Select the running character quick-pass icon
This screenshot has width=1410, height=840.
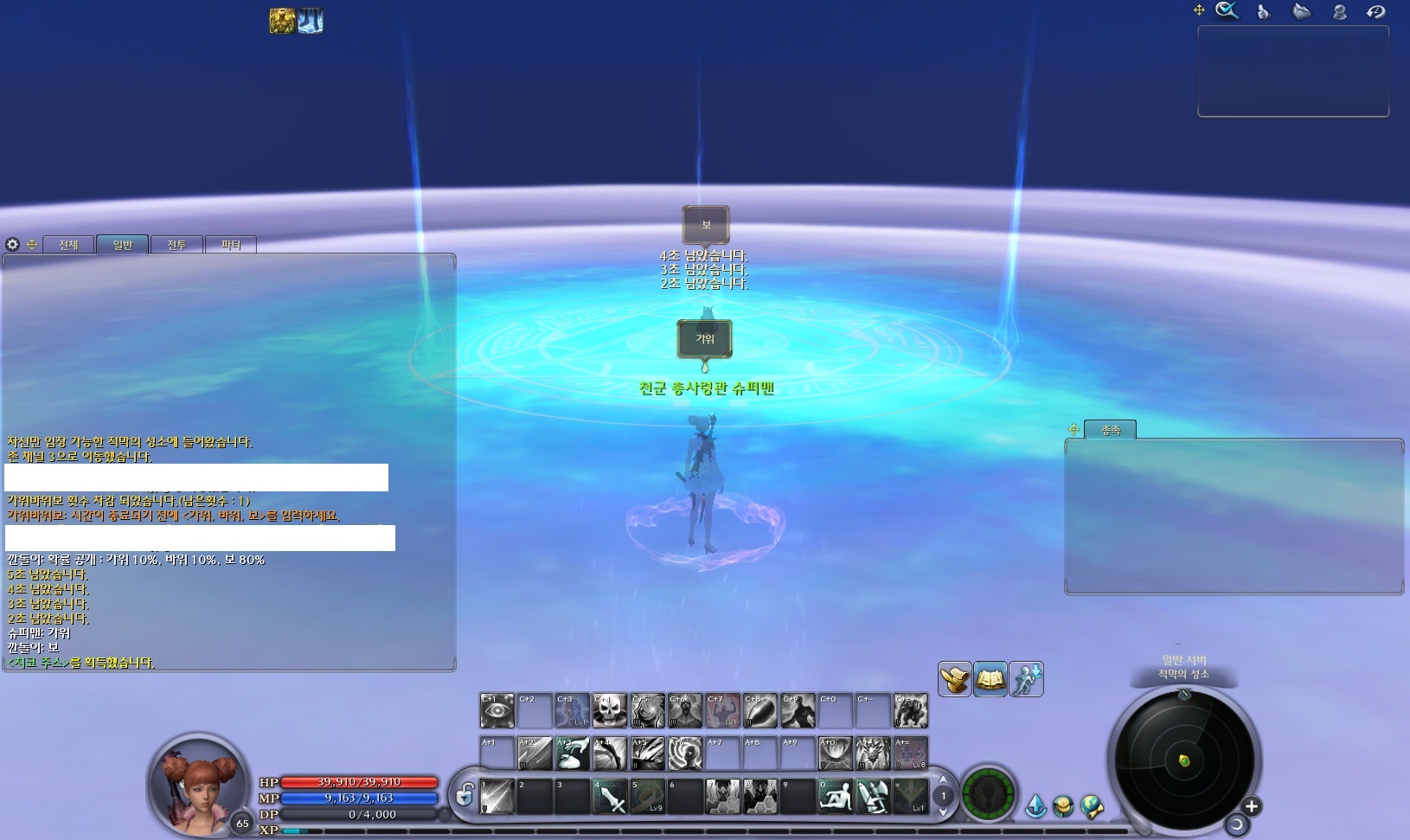1026,679
